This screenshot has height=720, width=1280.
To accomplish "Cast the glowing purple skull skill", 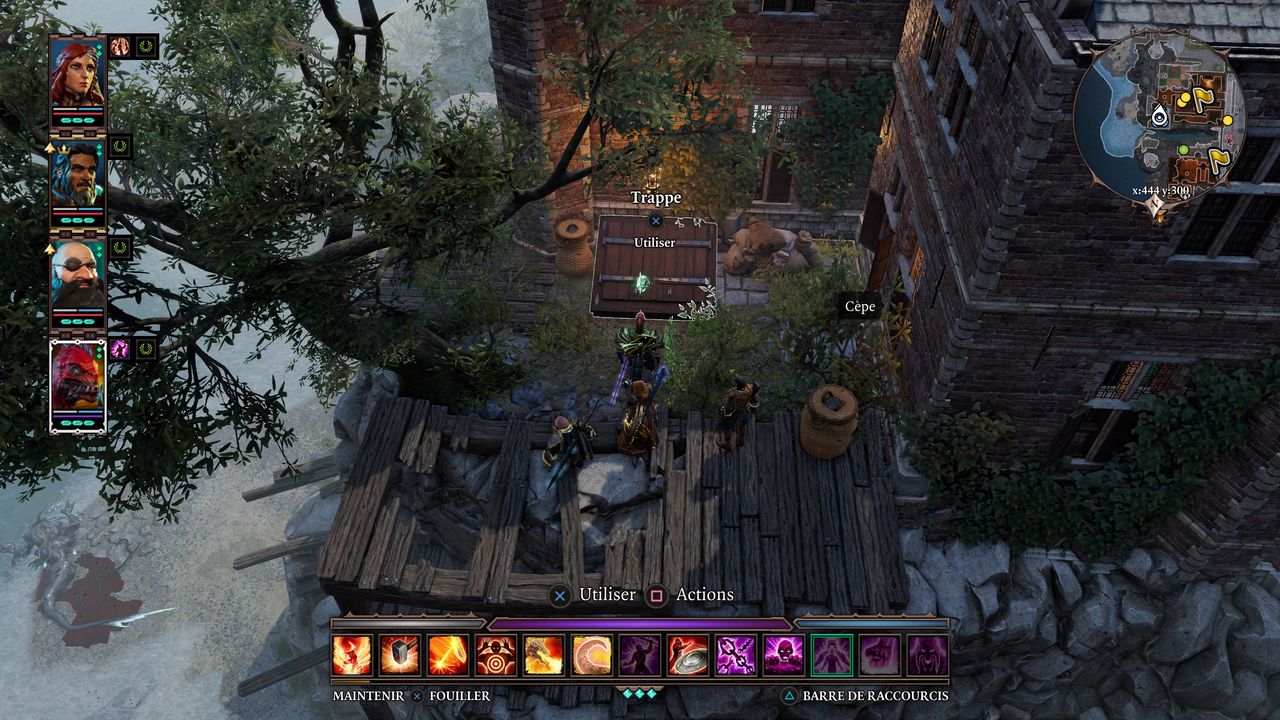I will (x=784, y=655).
